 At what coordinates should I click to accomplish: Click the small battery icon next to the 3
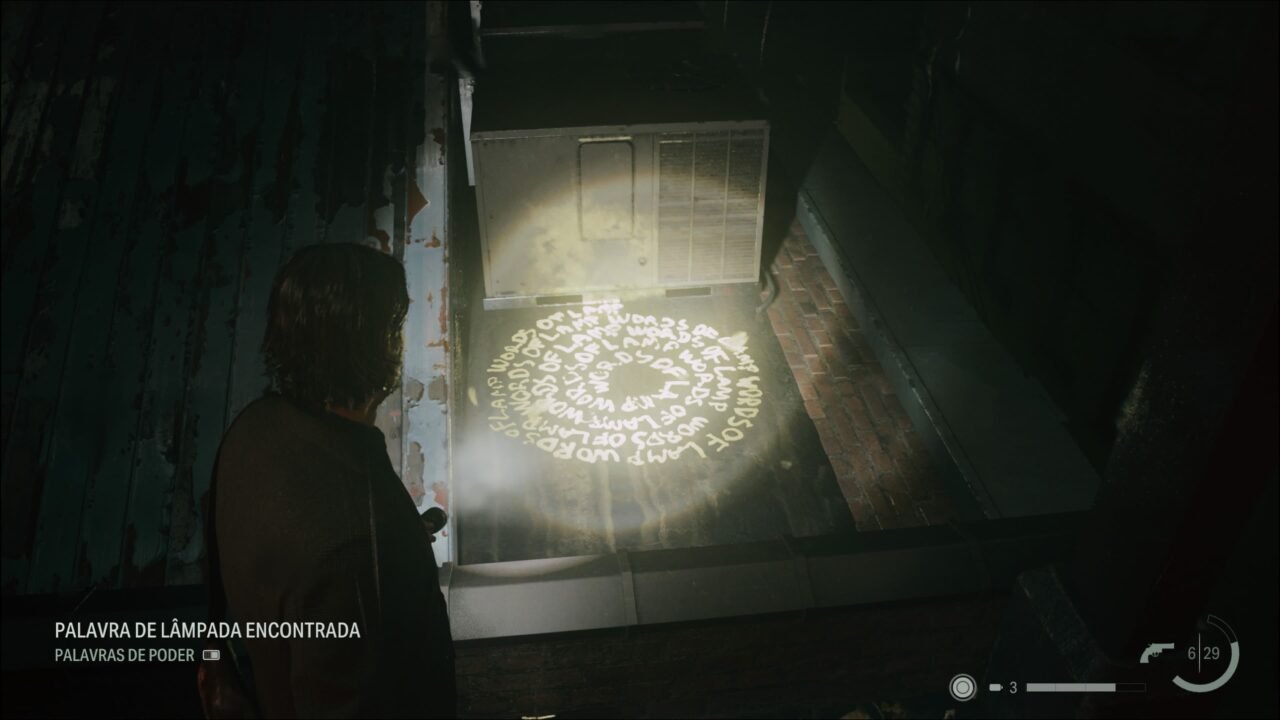pos(996,686)
